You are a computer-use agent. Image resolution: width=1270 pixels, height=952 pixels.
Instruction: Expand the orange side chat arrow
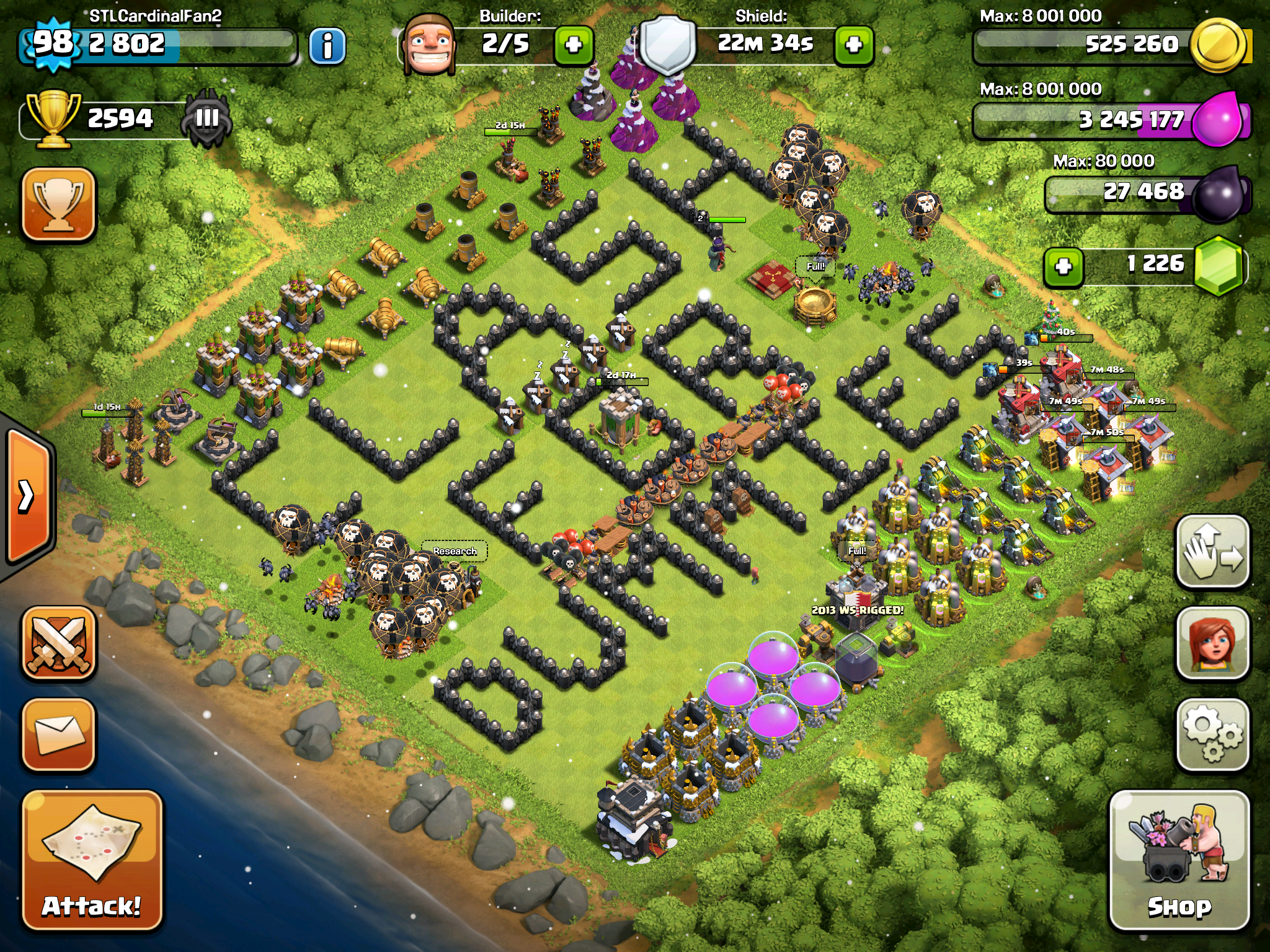click(x=28, y=496)
